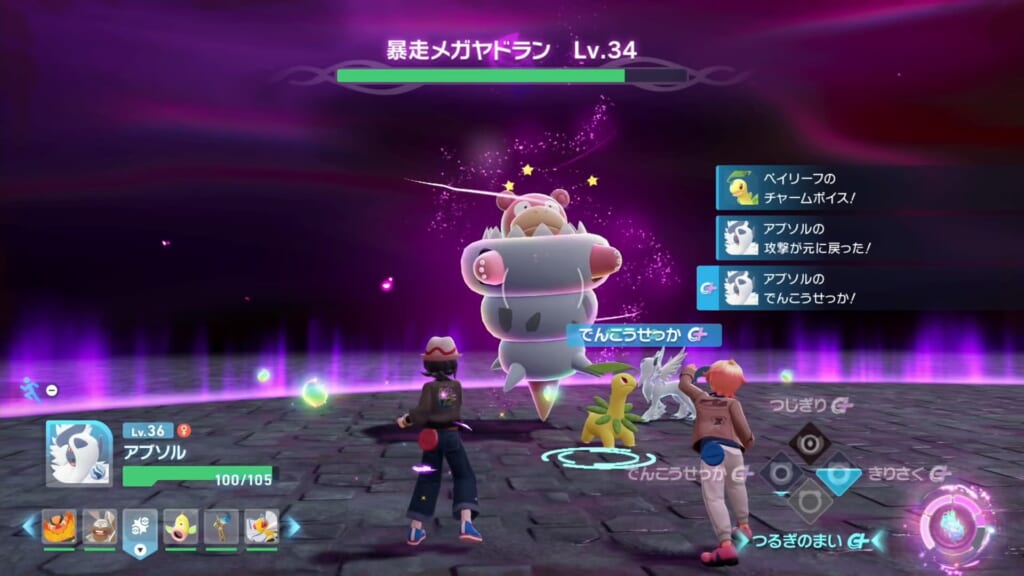The width and height of the screenshot is (1024, 576).
Task: Cycle the party bar with the right arrow
Action: tap(293, 526)
